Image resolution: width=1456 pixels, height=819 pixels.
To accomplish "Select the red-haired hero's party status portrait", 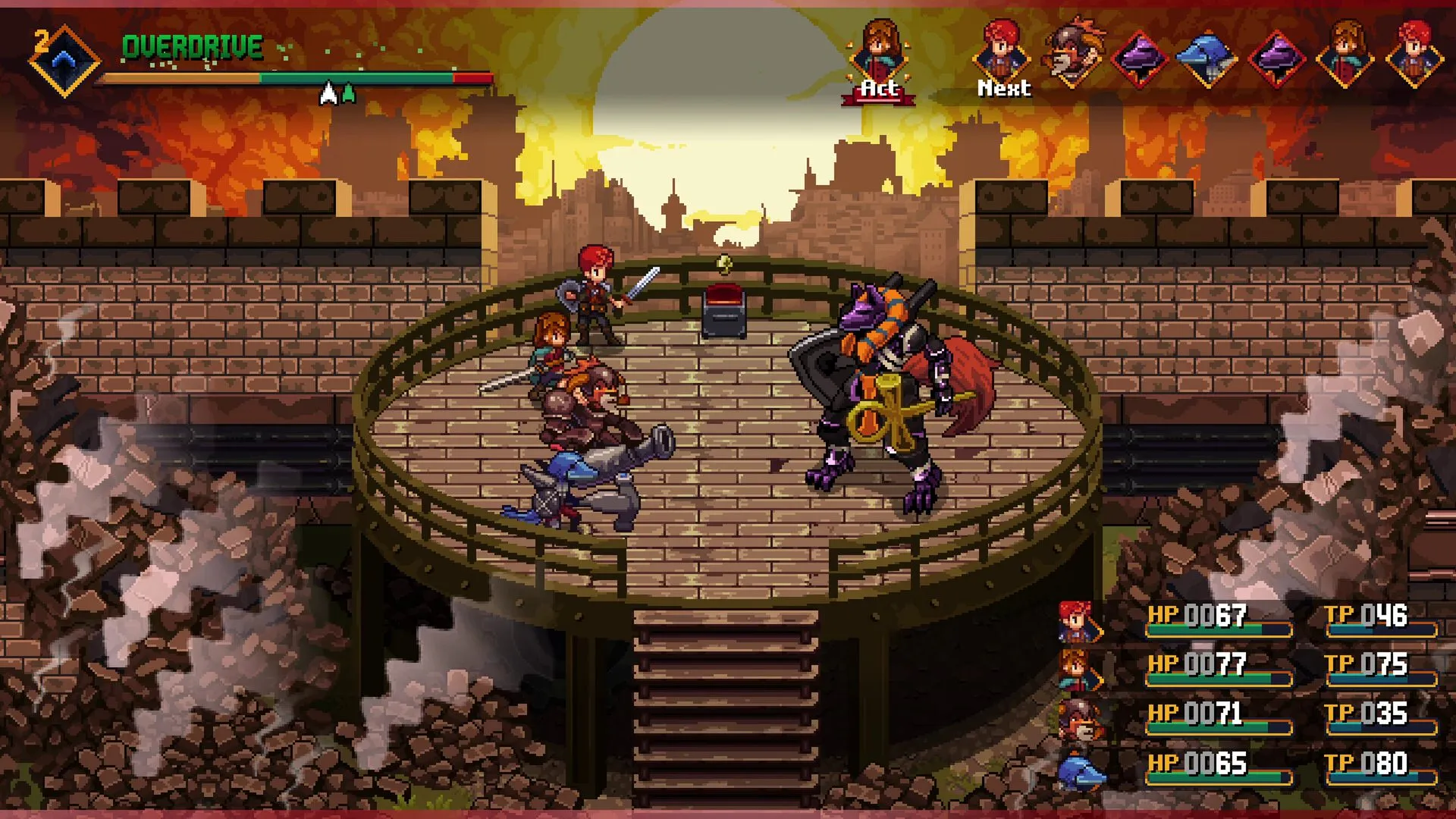I will point(1078,622).
